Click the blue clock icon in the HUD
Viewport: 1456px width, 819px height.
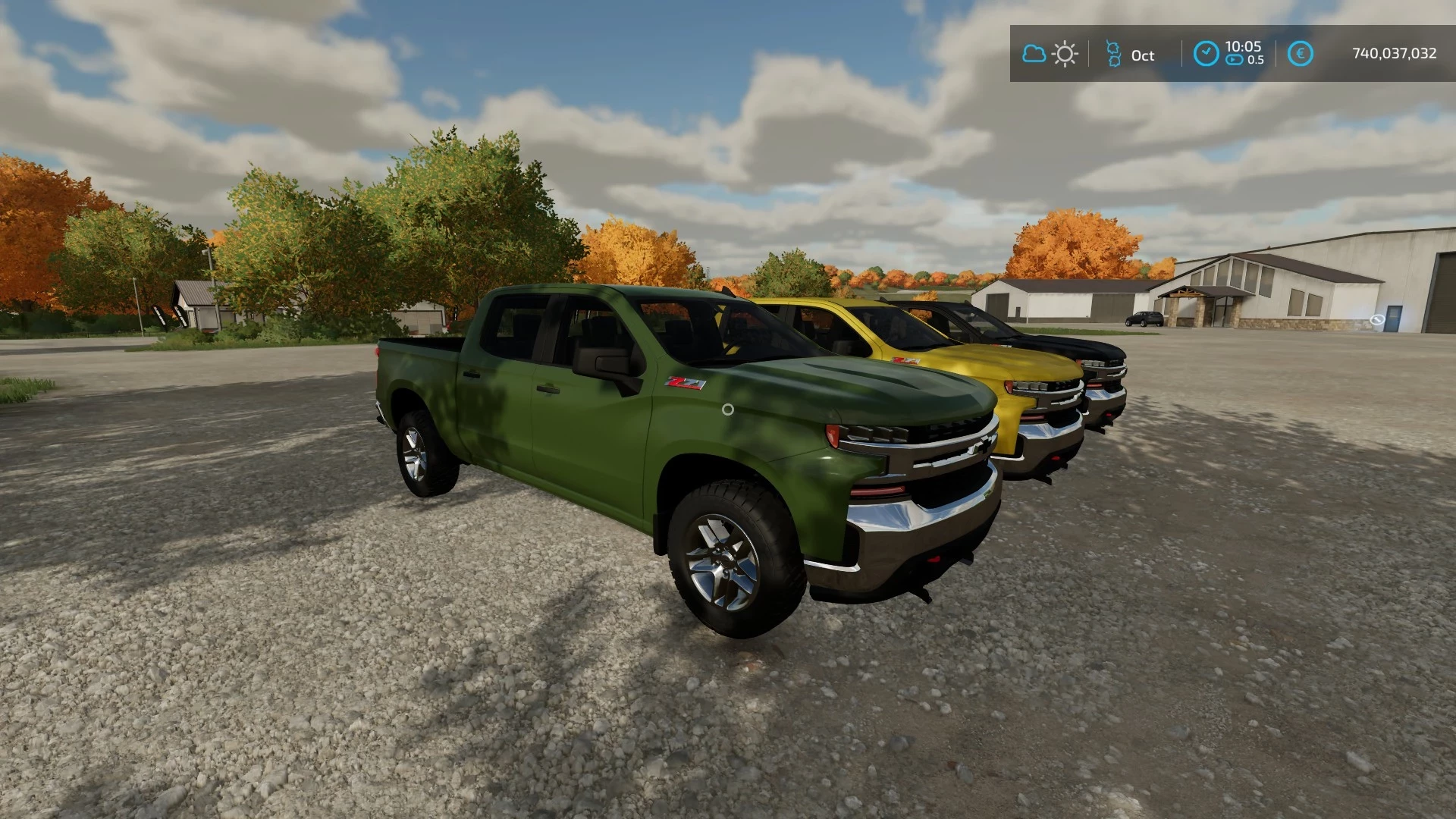click(1206, 53)
